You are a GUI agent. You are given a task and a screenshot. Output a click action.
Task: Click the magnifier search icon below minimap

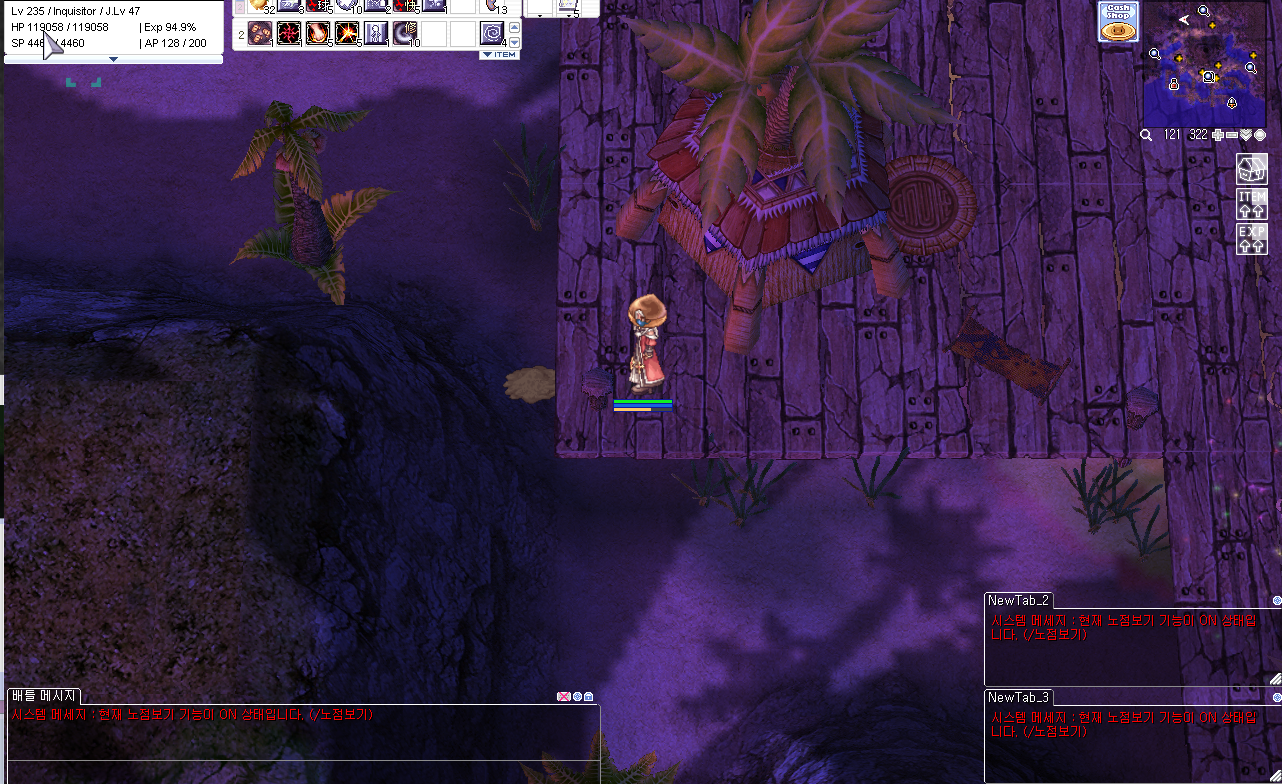point(1147,135)
